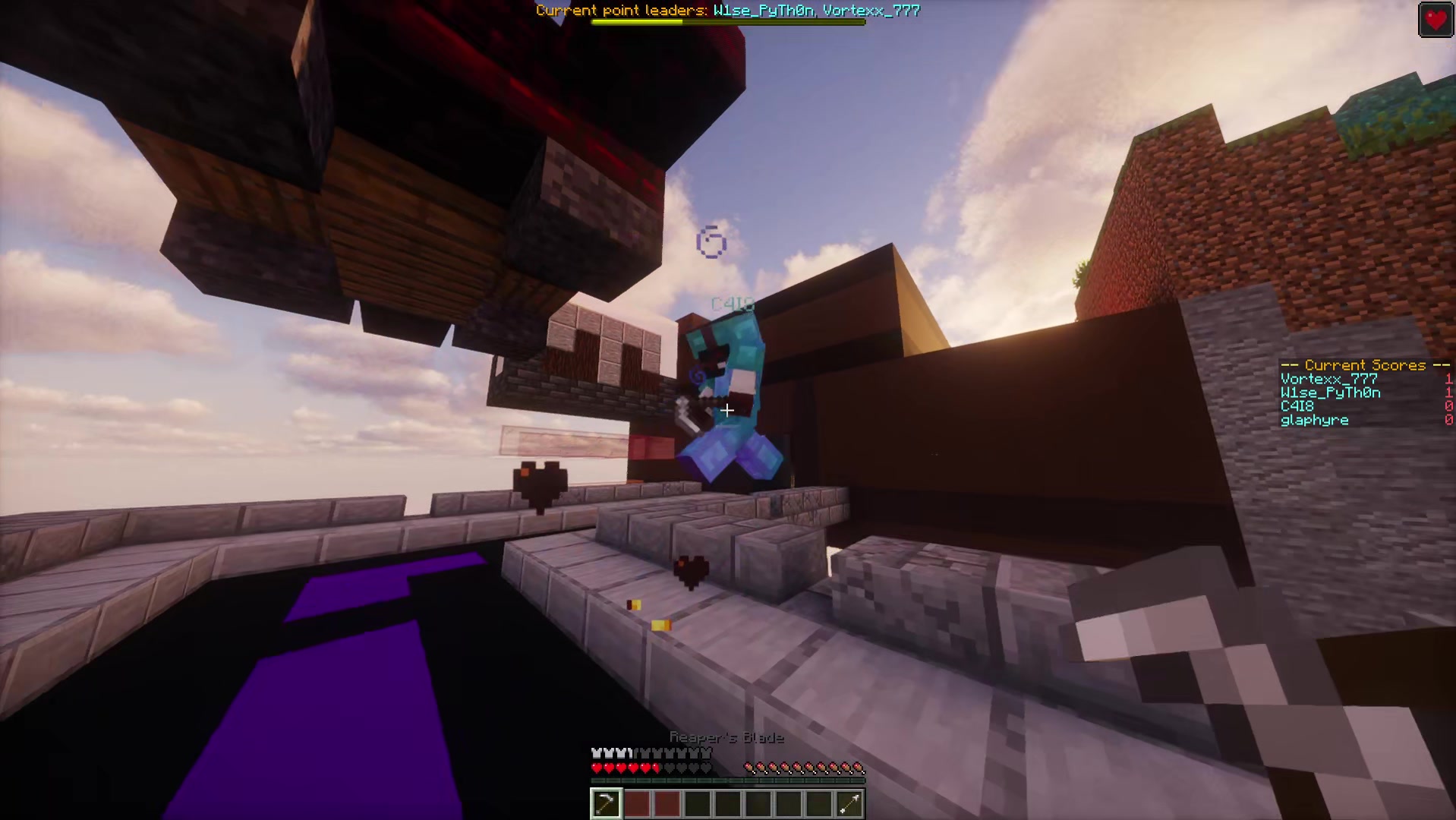This screenshot has height=820, width=1456.
Task: Click the glaphyre entry in Current Scores
Action: (1314, 420)
